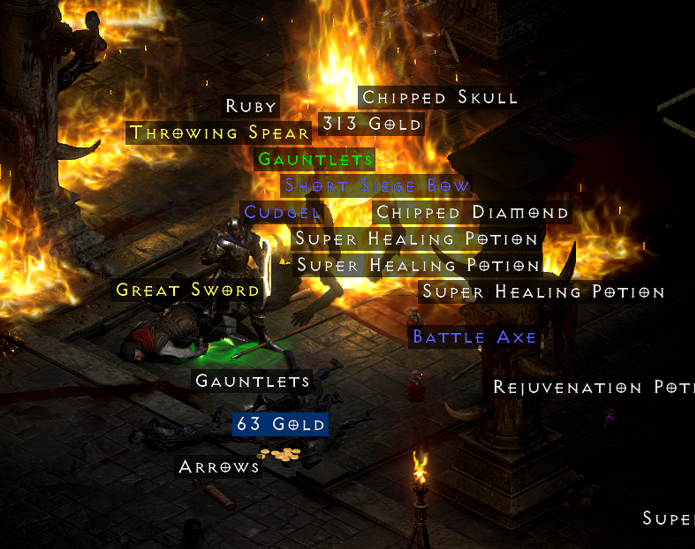
Task: Click the yellow Throwing Spear label
Action: point(220,133)
